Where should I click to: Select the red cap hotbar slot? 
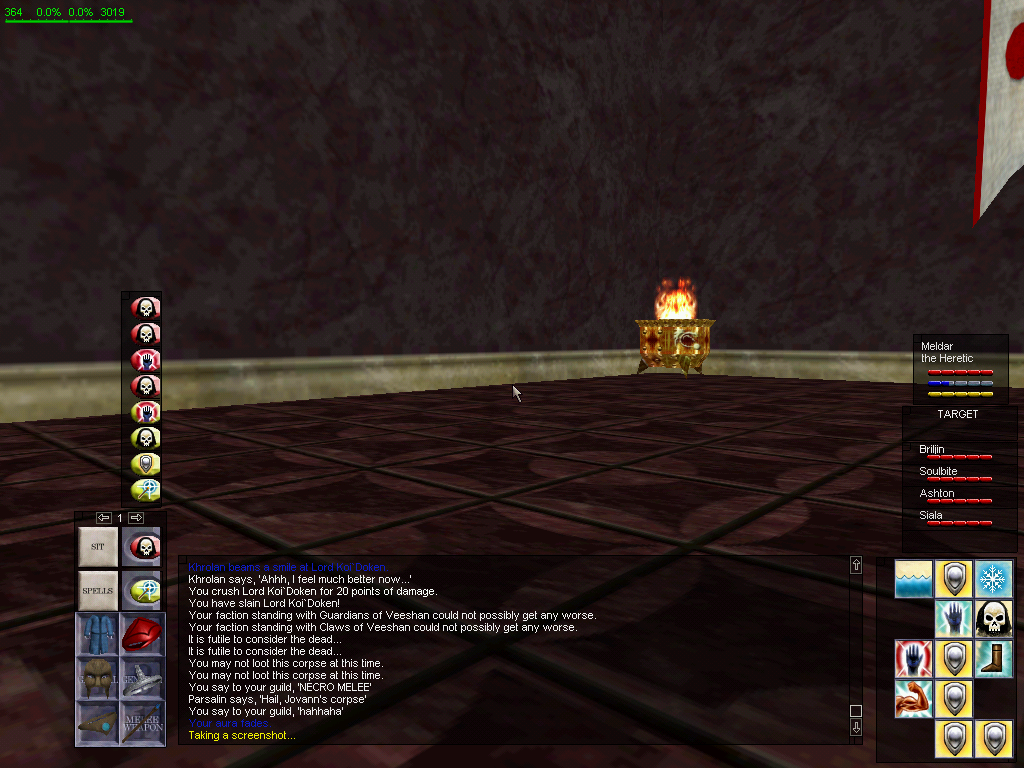pyautogui.click(x=141, y=634)
